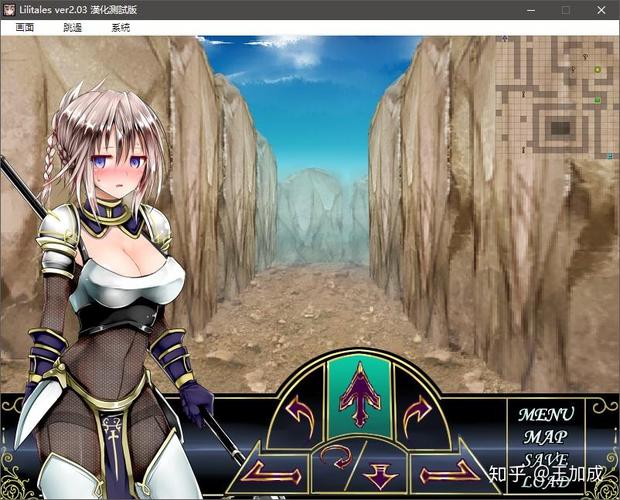The width and height of the screenshot is (620, 500).
Task: Step backward with the down arrow
Action: pos(381,474)
